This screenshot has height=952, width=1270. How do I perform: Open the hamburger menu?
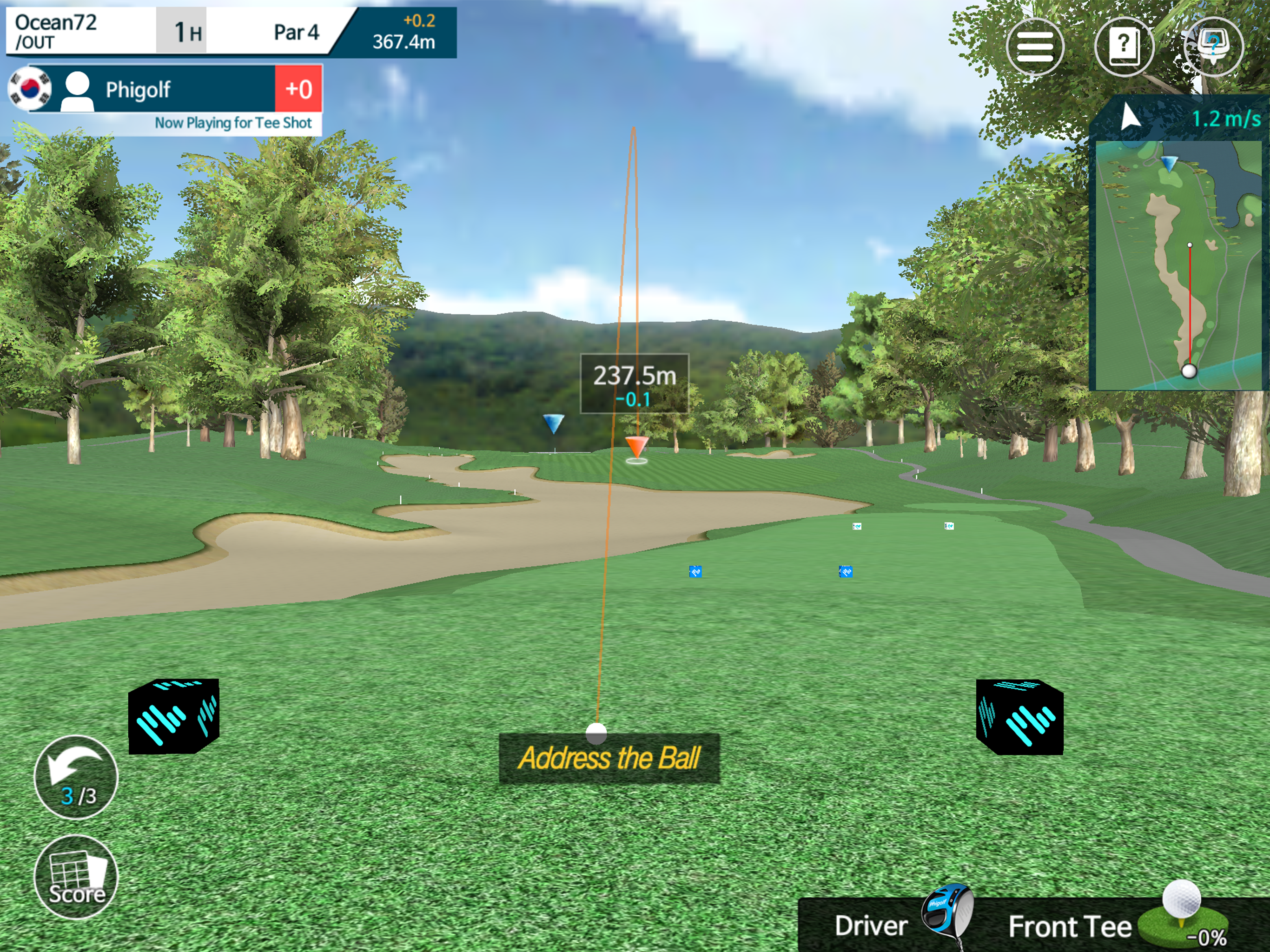[x=1035, y=47]
